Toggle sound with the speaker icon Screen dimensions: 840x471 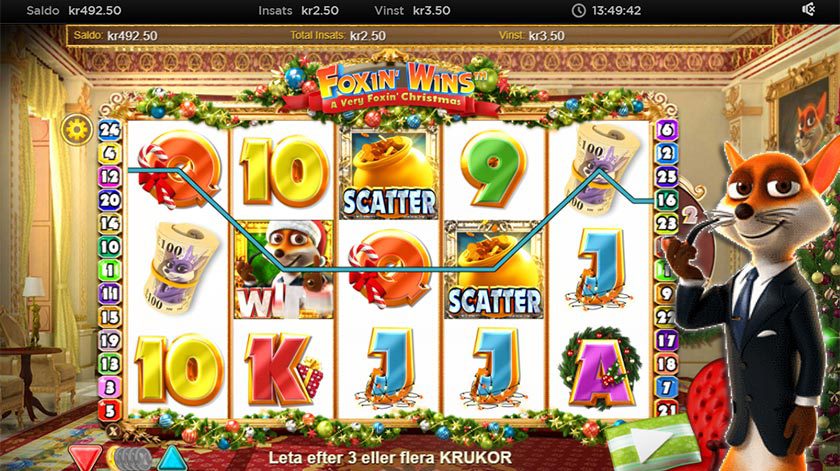809,9
